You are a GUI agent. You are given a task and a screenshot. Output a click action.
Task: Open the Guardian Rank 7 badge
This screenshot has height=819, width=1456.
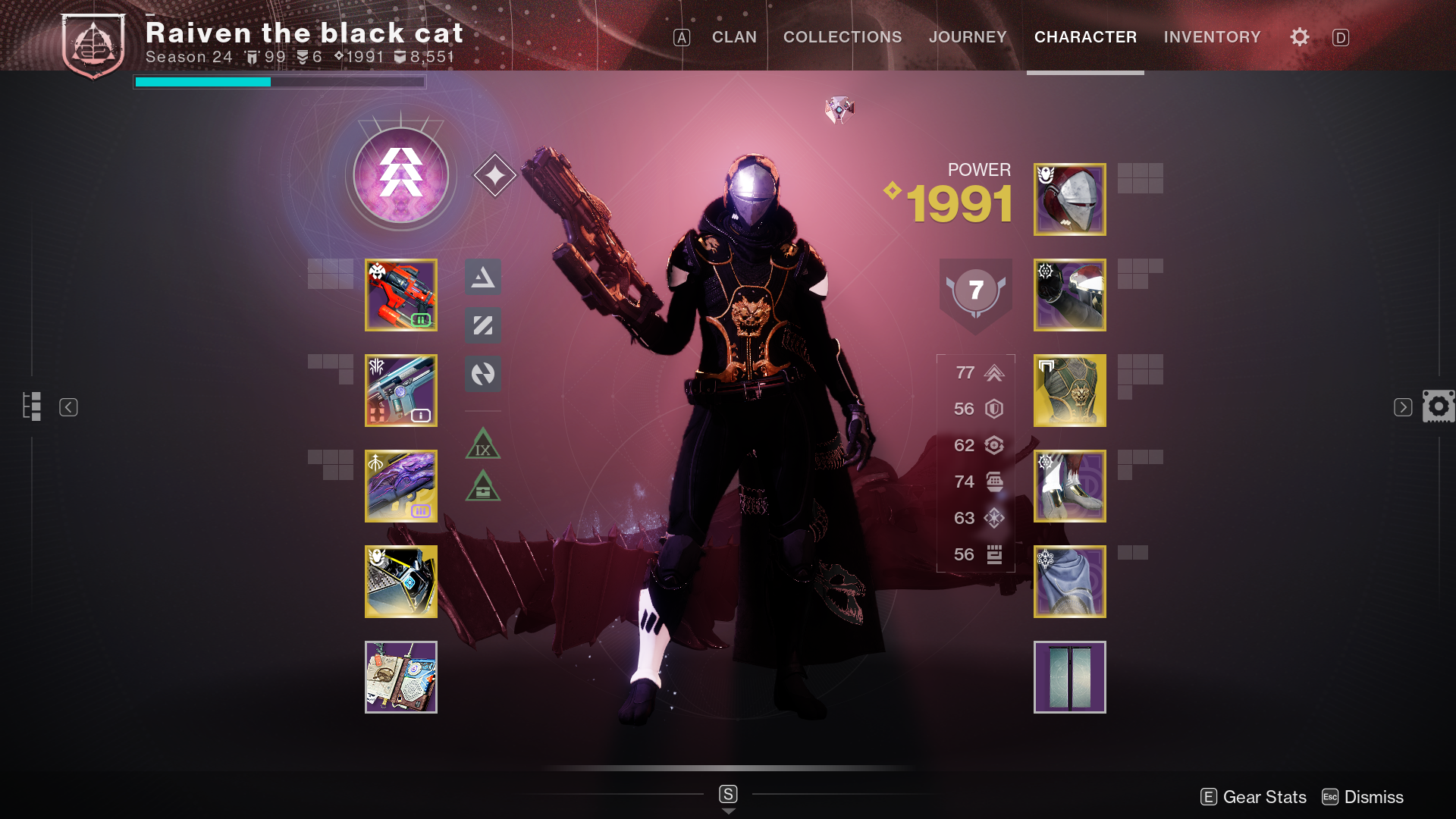click(975, 292)
